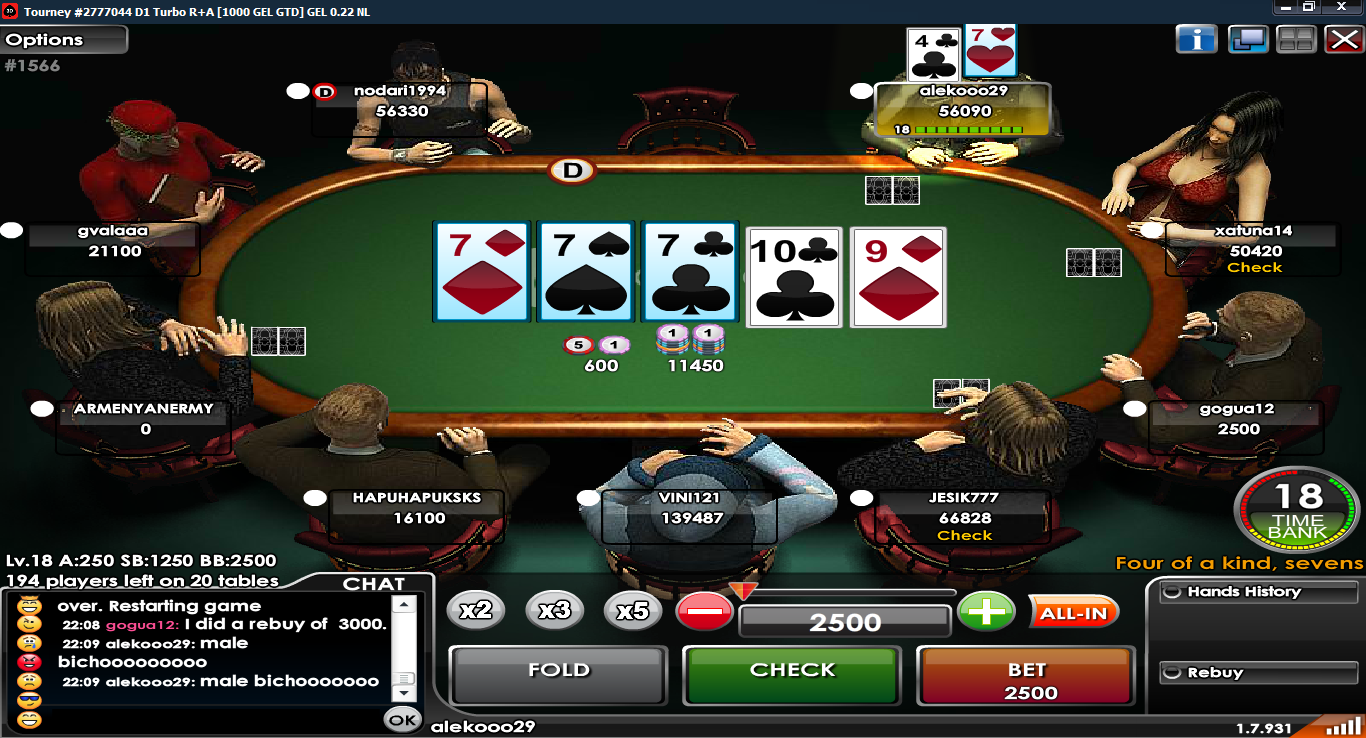Click the bet amount field showing 2500

pos(845,622)
